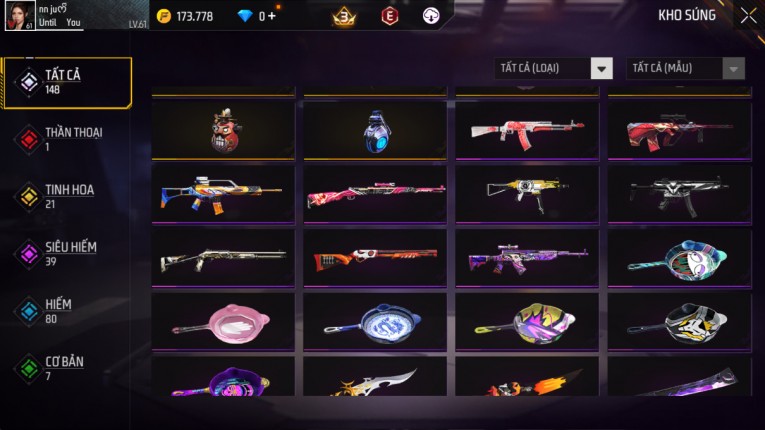Select the blue robot grenade skin
The height and width of the screenshot is (430, 765).
click(375, 131)
